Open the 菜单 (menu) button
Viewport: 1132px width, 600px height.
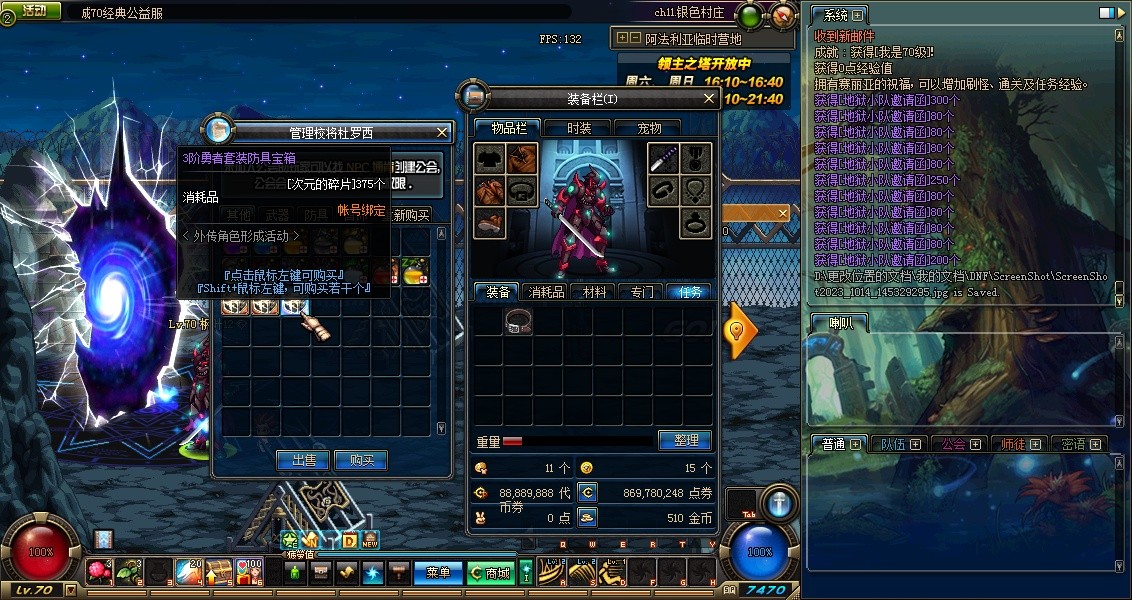point(438,573)
